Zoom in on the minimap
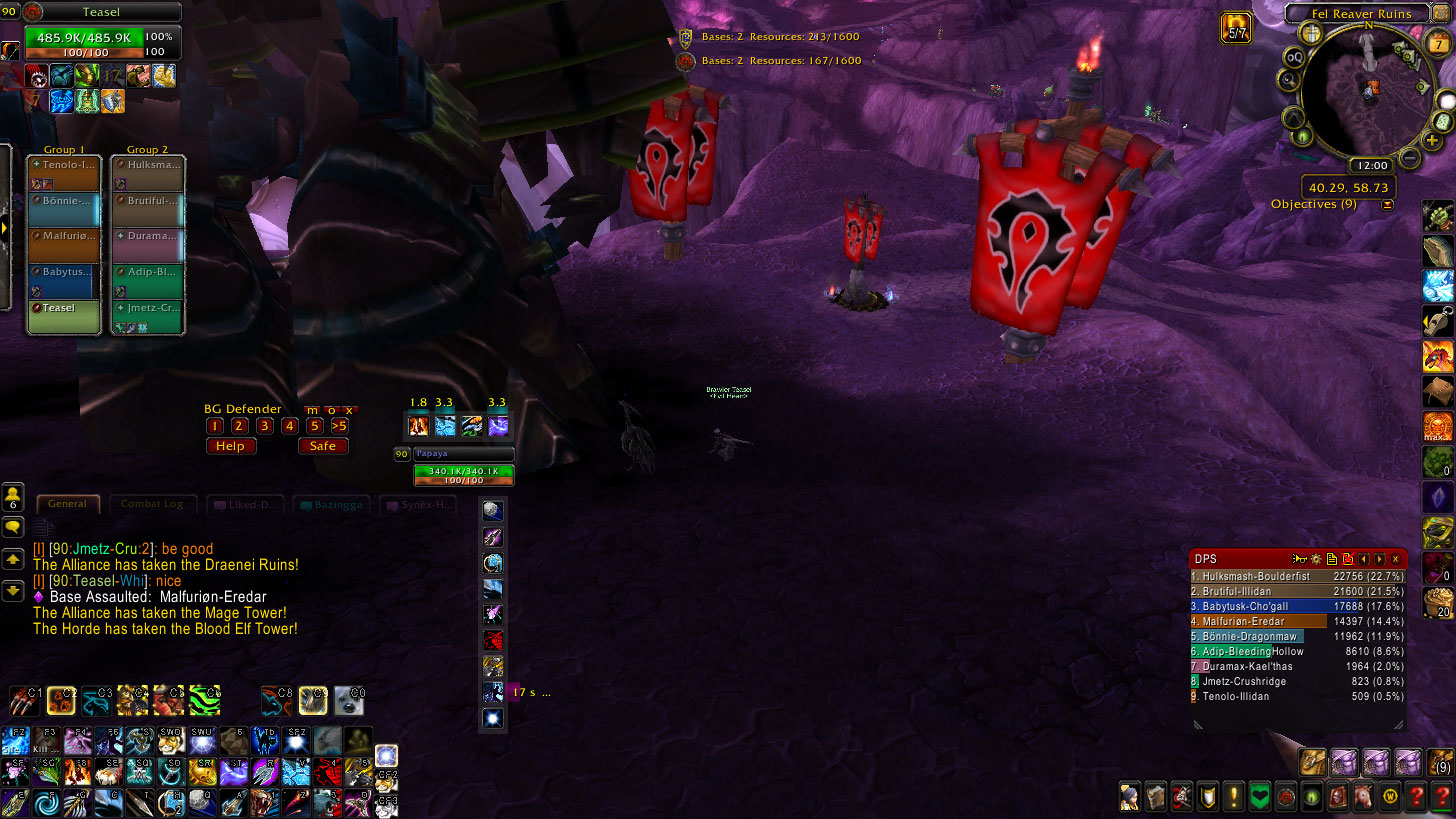The height and width of the screenshot is (819, 1456). pos(1432,141)
